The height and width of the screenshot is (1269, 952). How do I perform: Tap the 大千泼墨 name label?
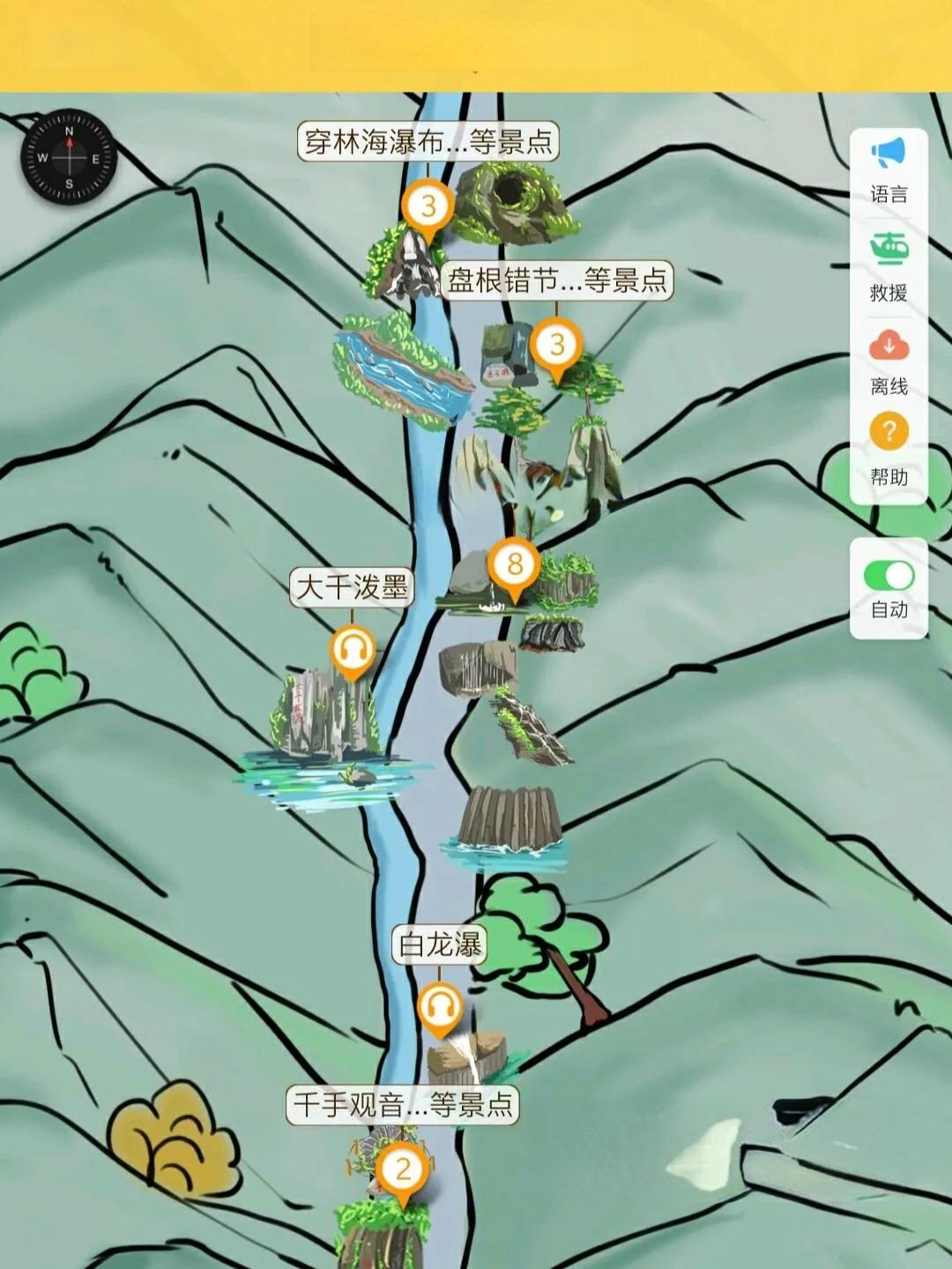(352, 587)
